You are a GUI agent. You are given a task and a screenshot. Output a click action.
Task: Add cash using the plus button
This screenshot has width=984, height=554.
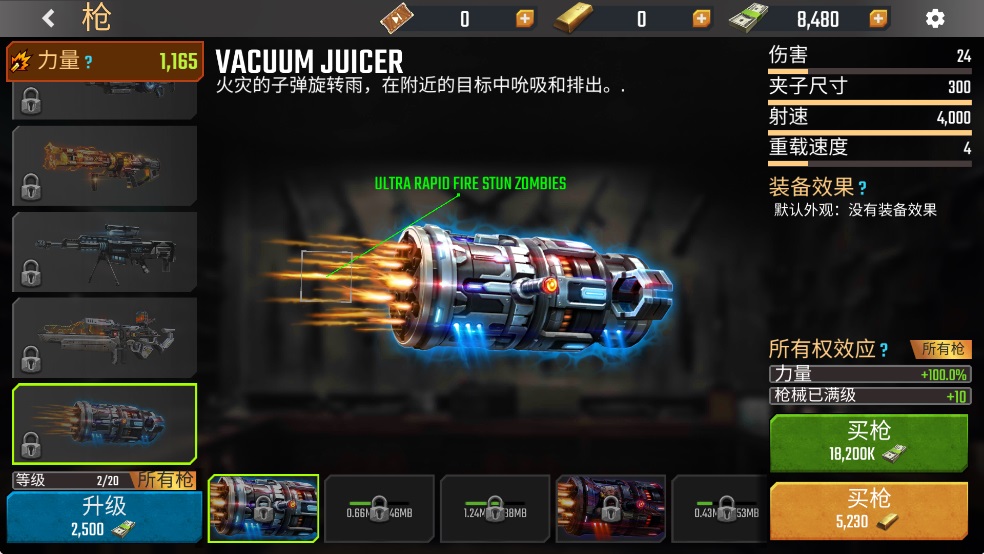click(878, 18)
